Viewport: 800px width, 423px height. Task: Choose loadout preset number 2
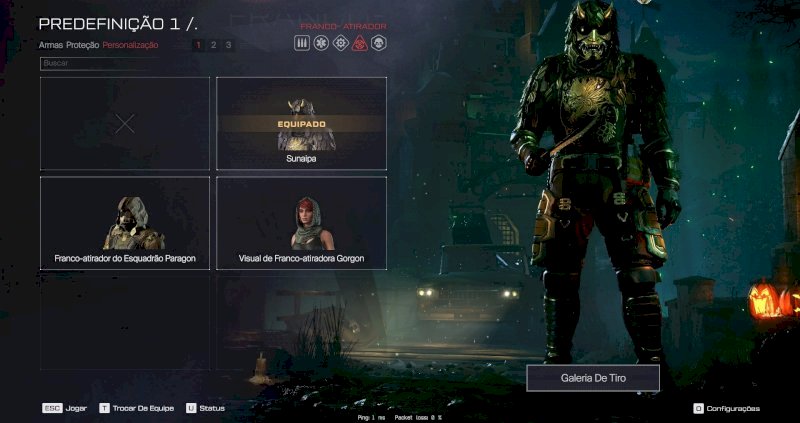pyautogui.click(x=213, y=45)
